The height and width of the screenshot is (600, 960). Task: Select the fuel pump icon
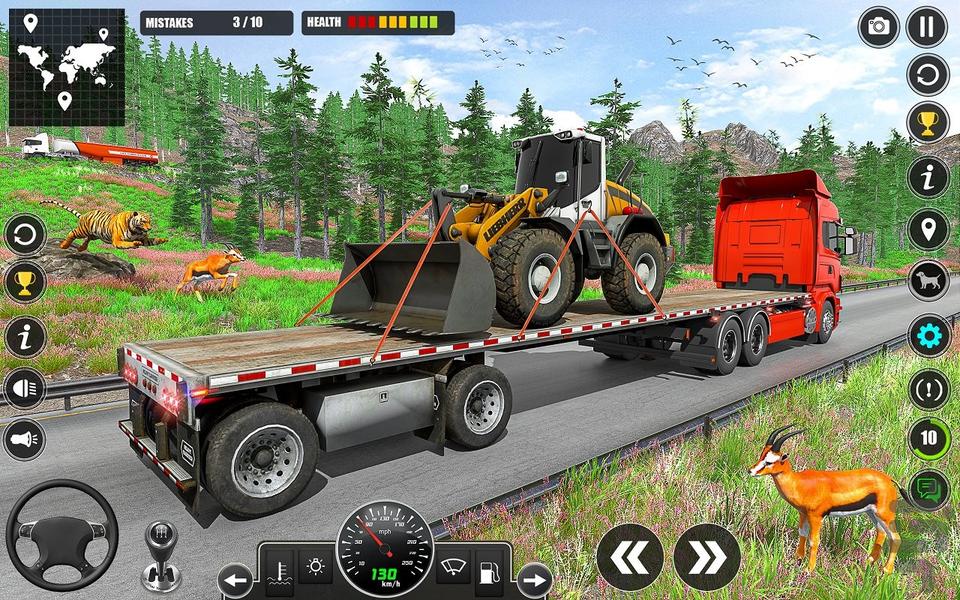point(490,570)
